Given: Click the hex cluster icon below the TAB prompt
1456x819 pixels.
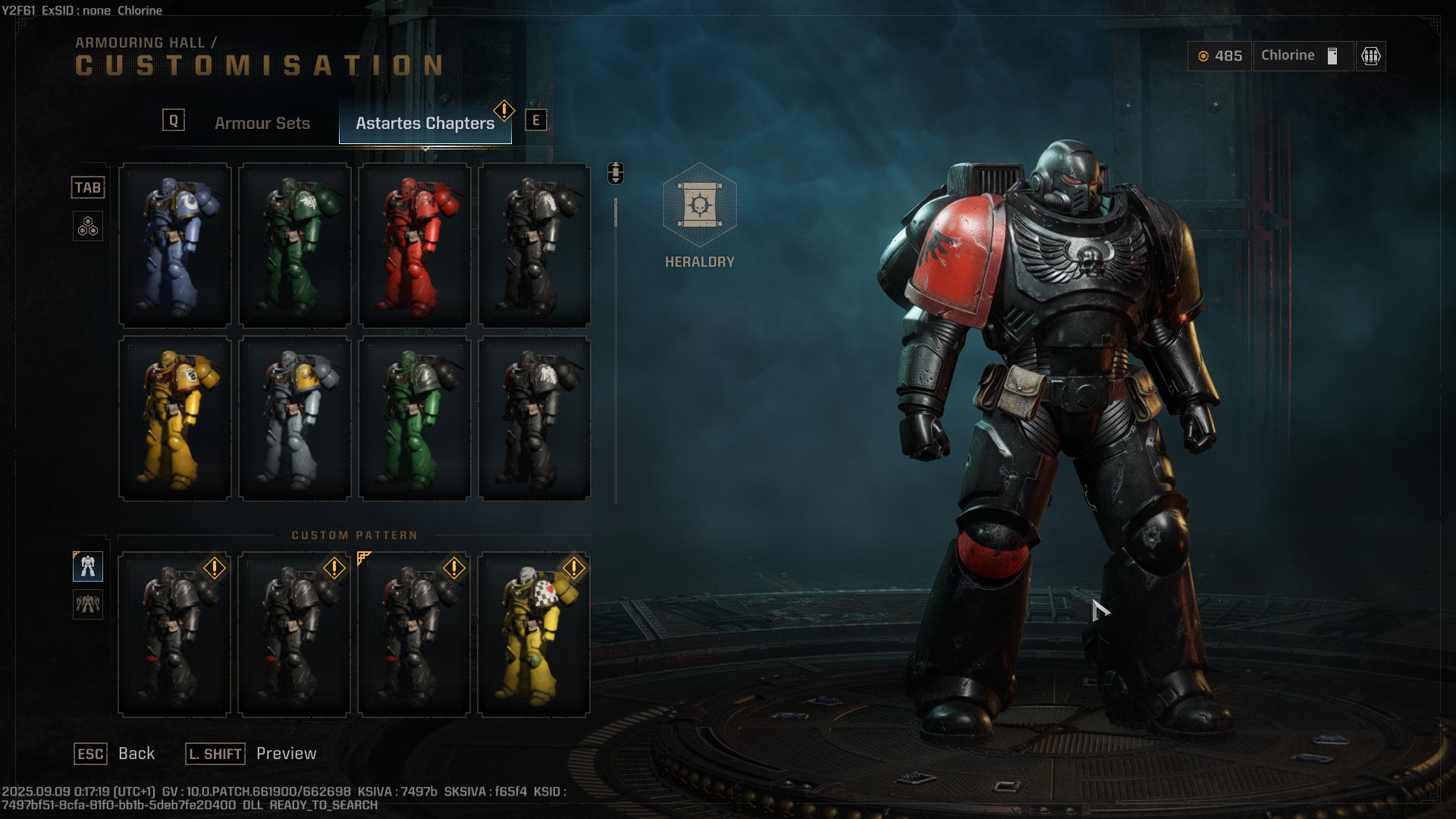Looking at the screenshot, I should coord(88,225).
